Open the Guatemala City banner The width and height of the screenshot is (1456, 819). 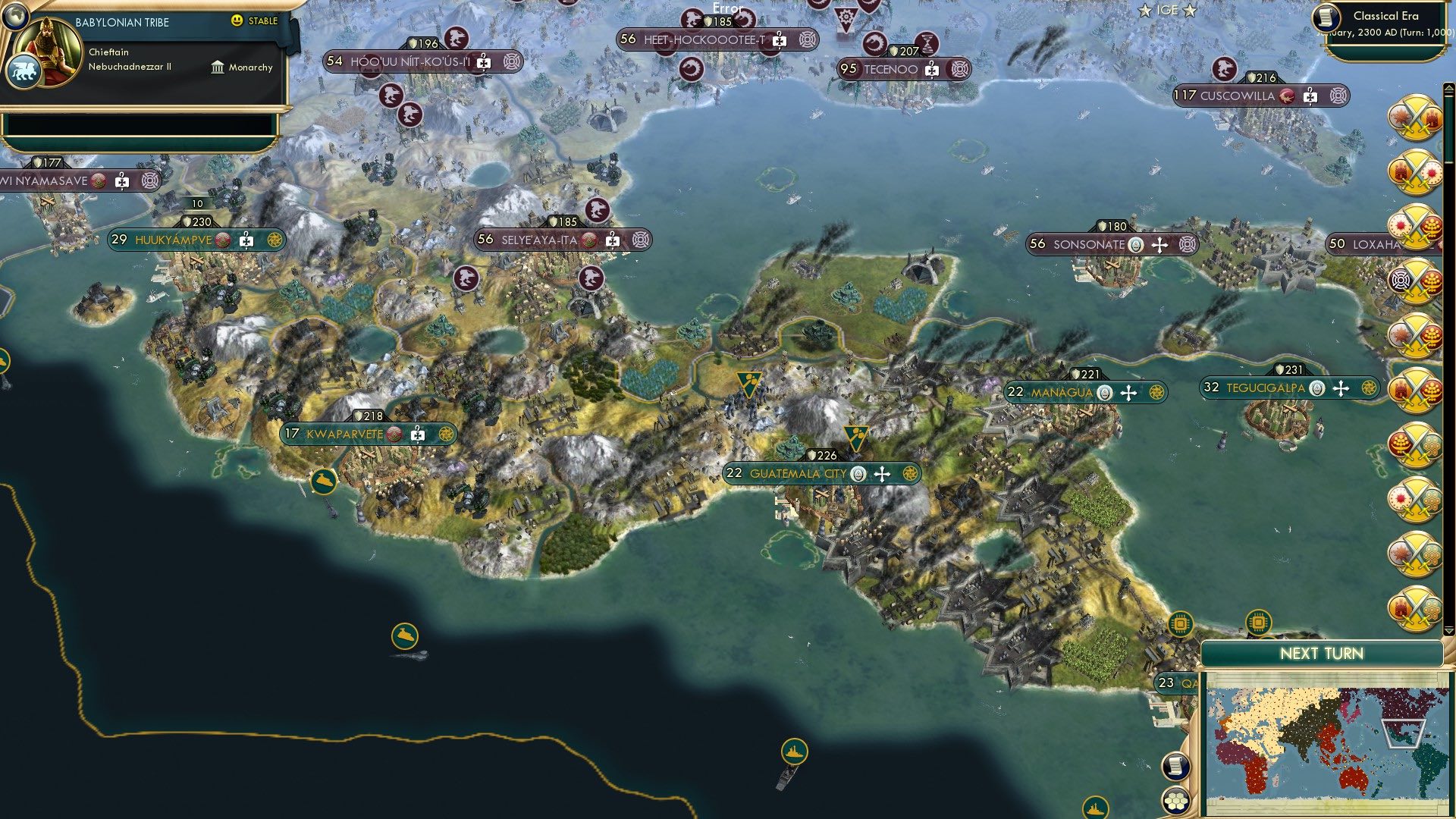[x=798, y=474]
